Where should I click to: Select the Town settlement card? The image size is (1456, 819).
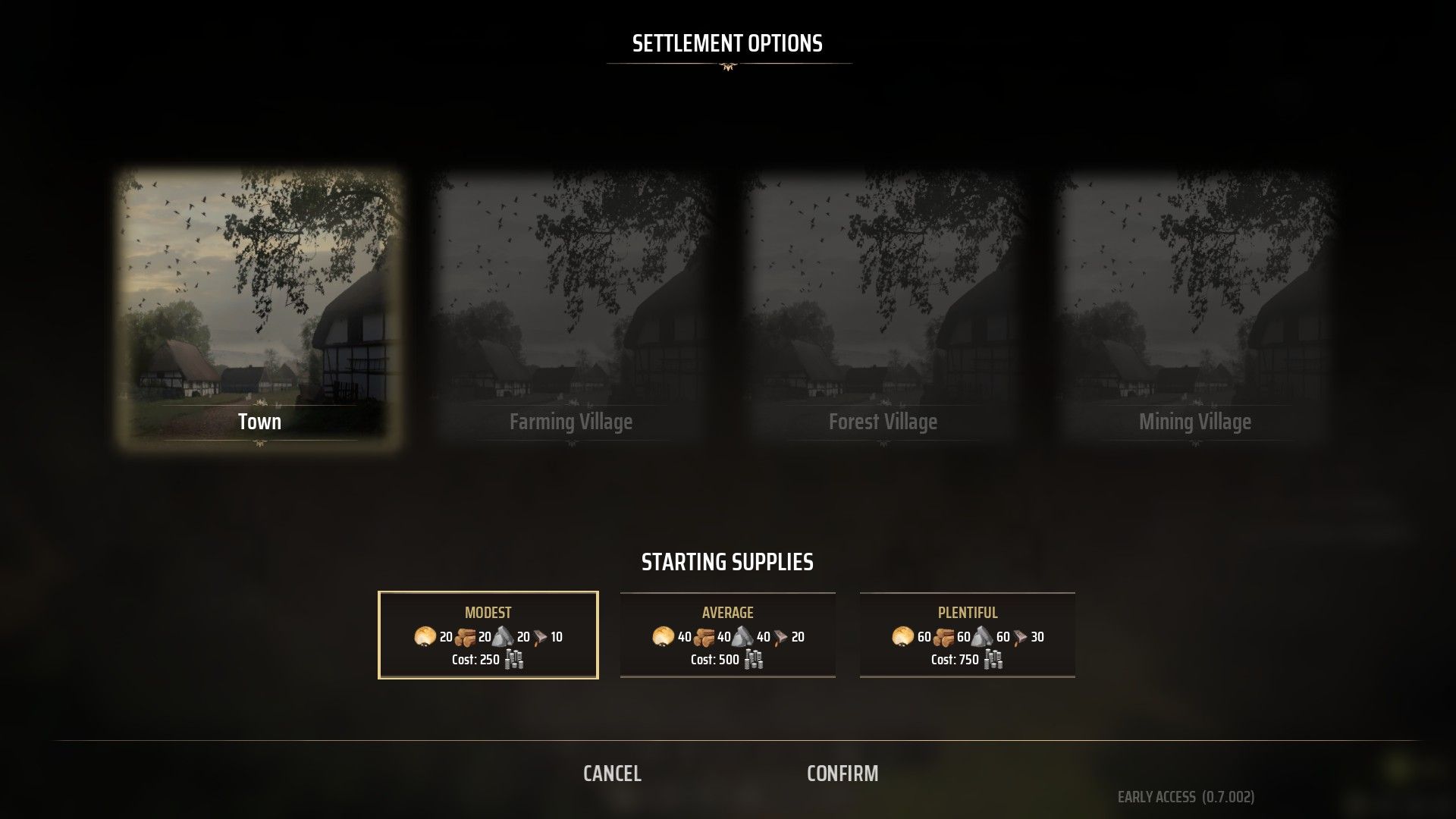(x=259, y=309)
